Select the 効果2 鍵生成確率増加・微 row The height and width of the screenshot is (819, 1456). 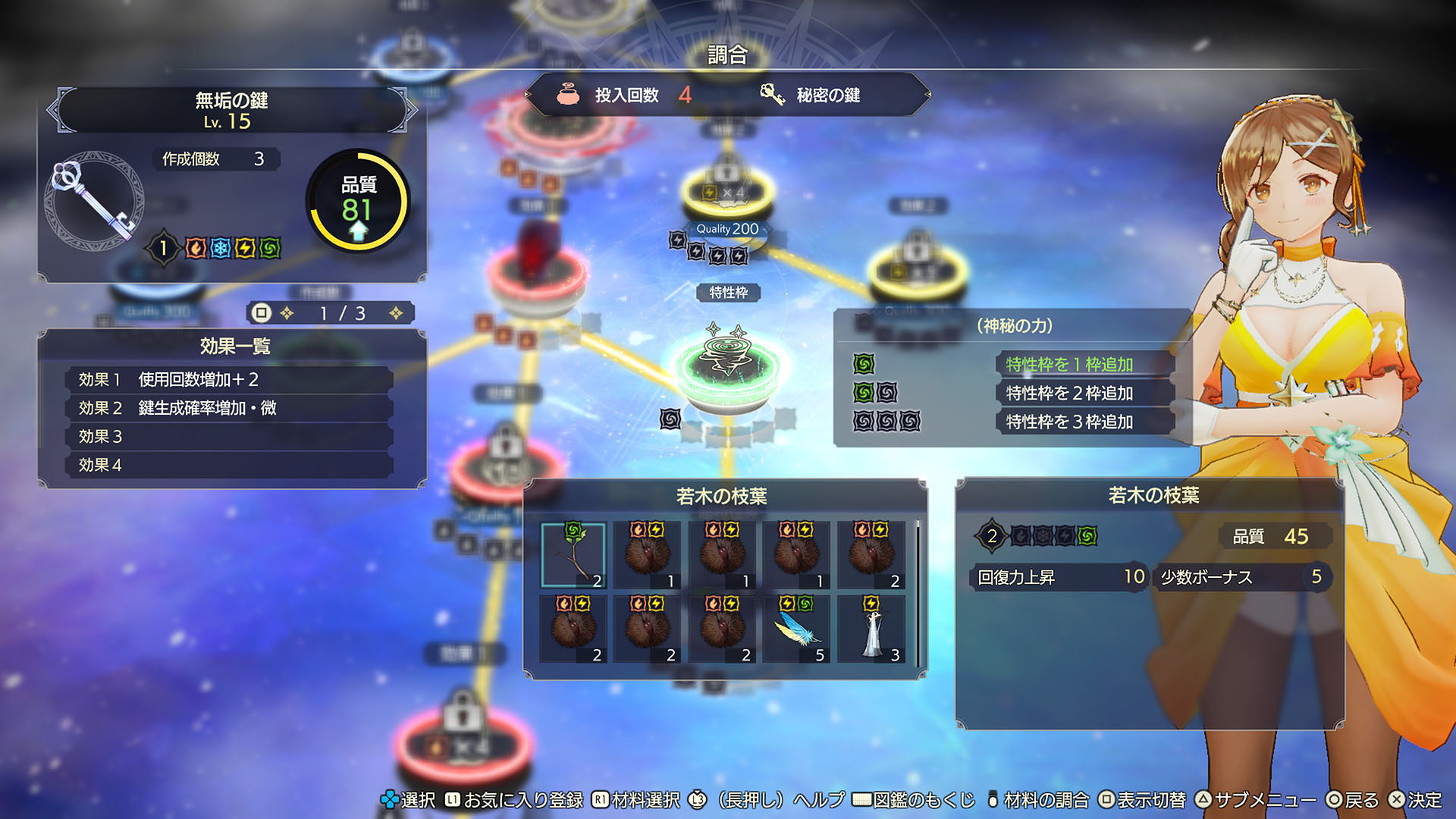pos(229,408)
